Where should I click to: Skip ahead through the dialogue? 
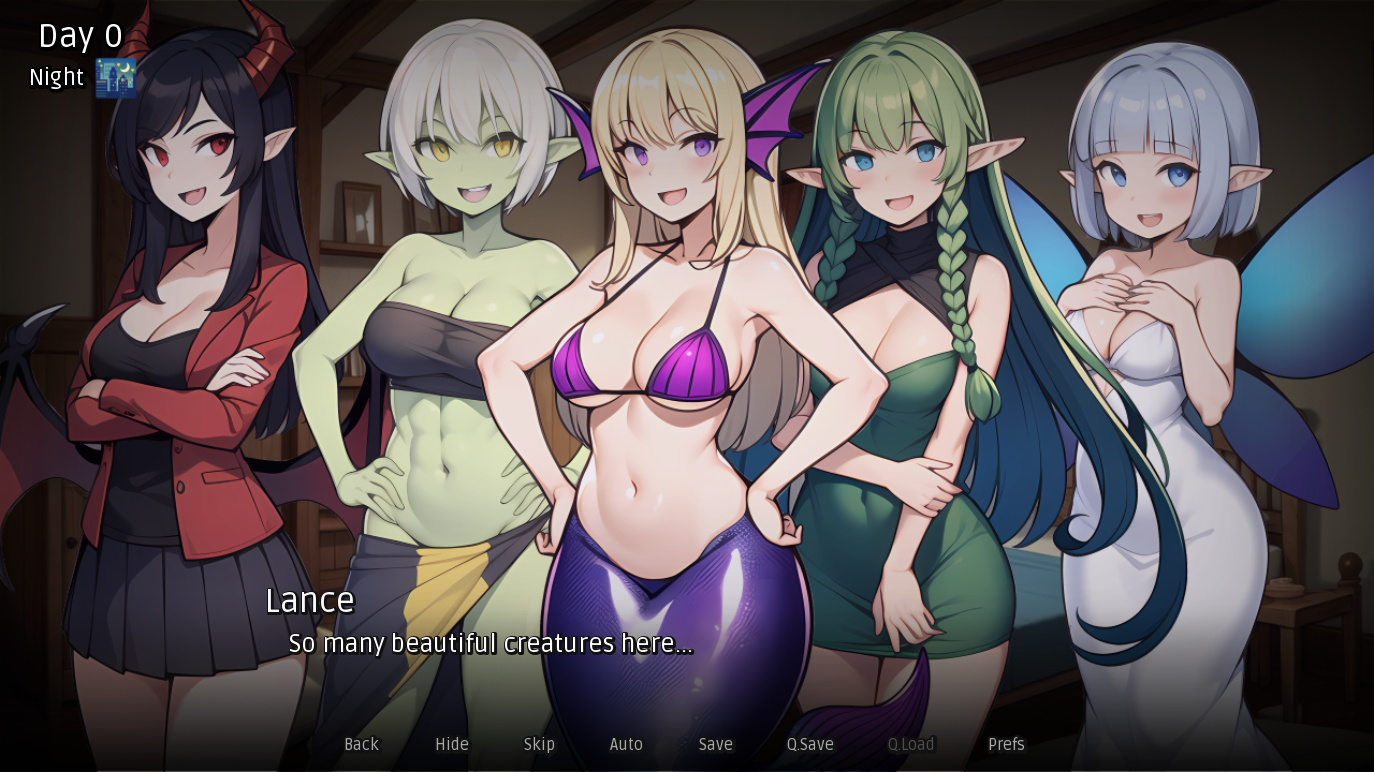pos(539,744)
